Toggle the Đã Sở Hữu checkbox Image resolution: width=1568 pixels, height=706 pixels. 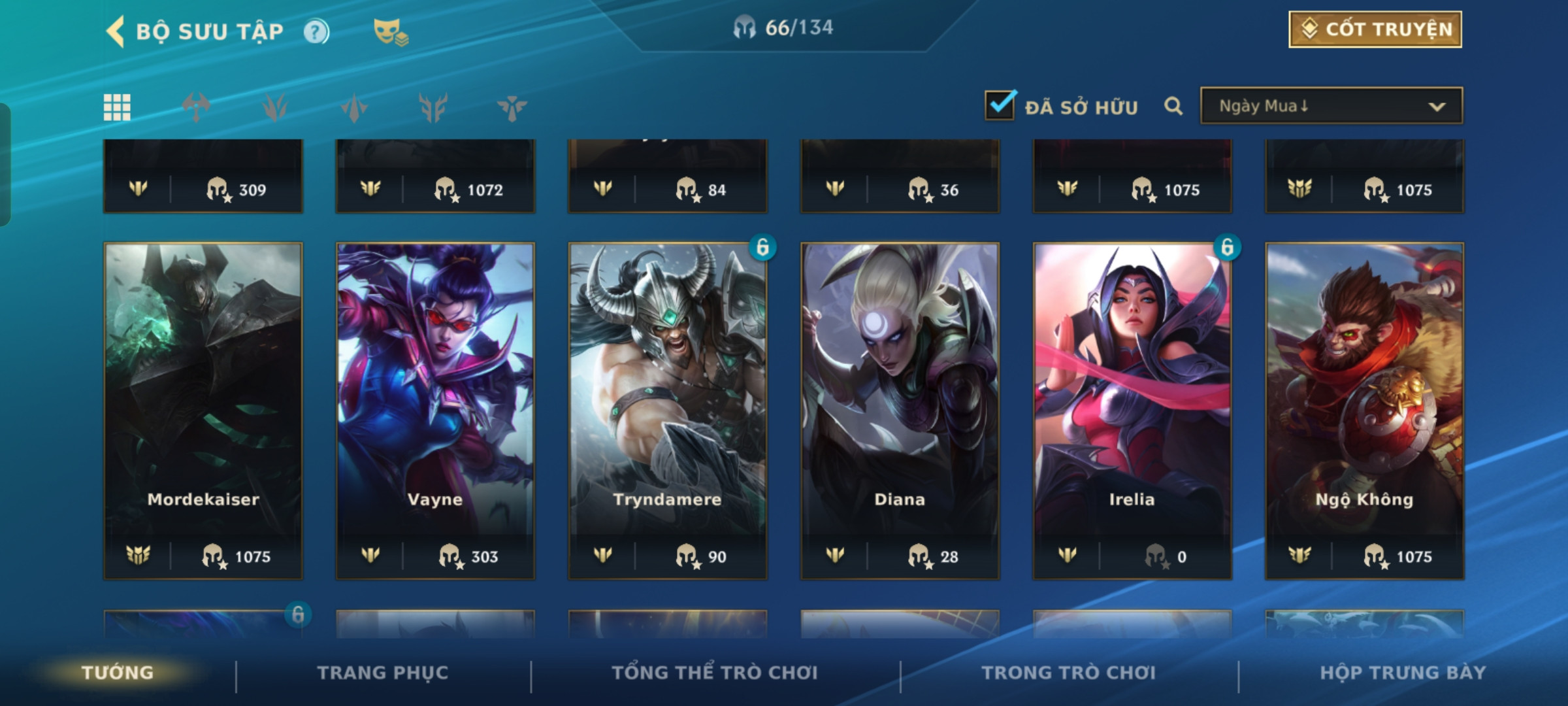1000,105
